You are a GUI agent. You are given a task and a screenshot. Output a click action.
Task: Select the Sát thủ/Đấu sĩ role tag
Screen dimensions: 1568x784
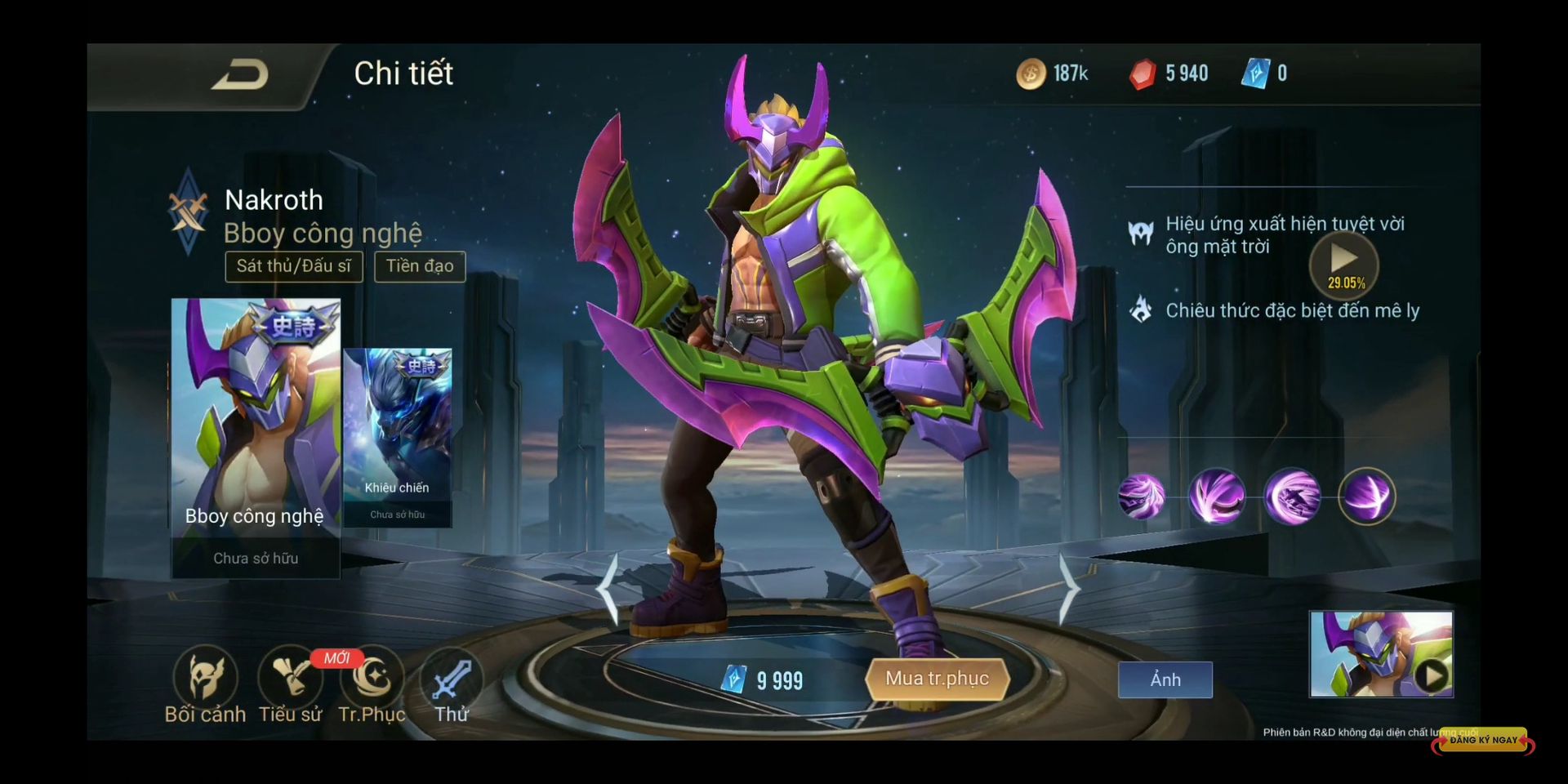pyautogui.click(x=294, y=266)
